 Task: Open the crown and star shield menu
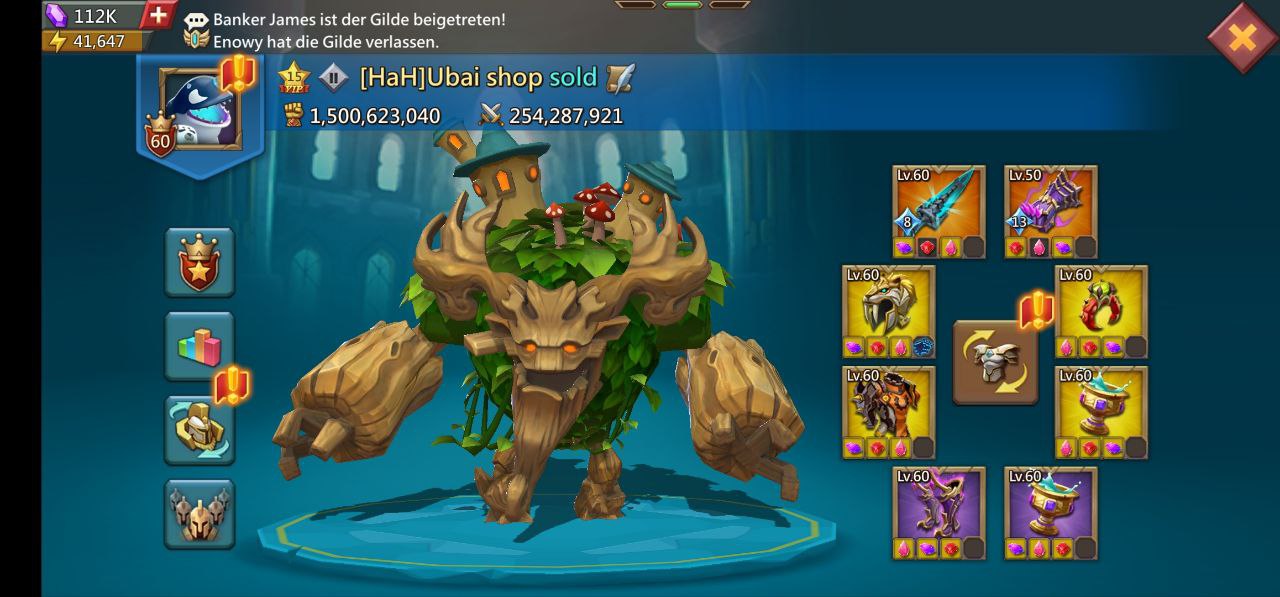coord(199,262)
